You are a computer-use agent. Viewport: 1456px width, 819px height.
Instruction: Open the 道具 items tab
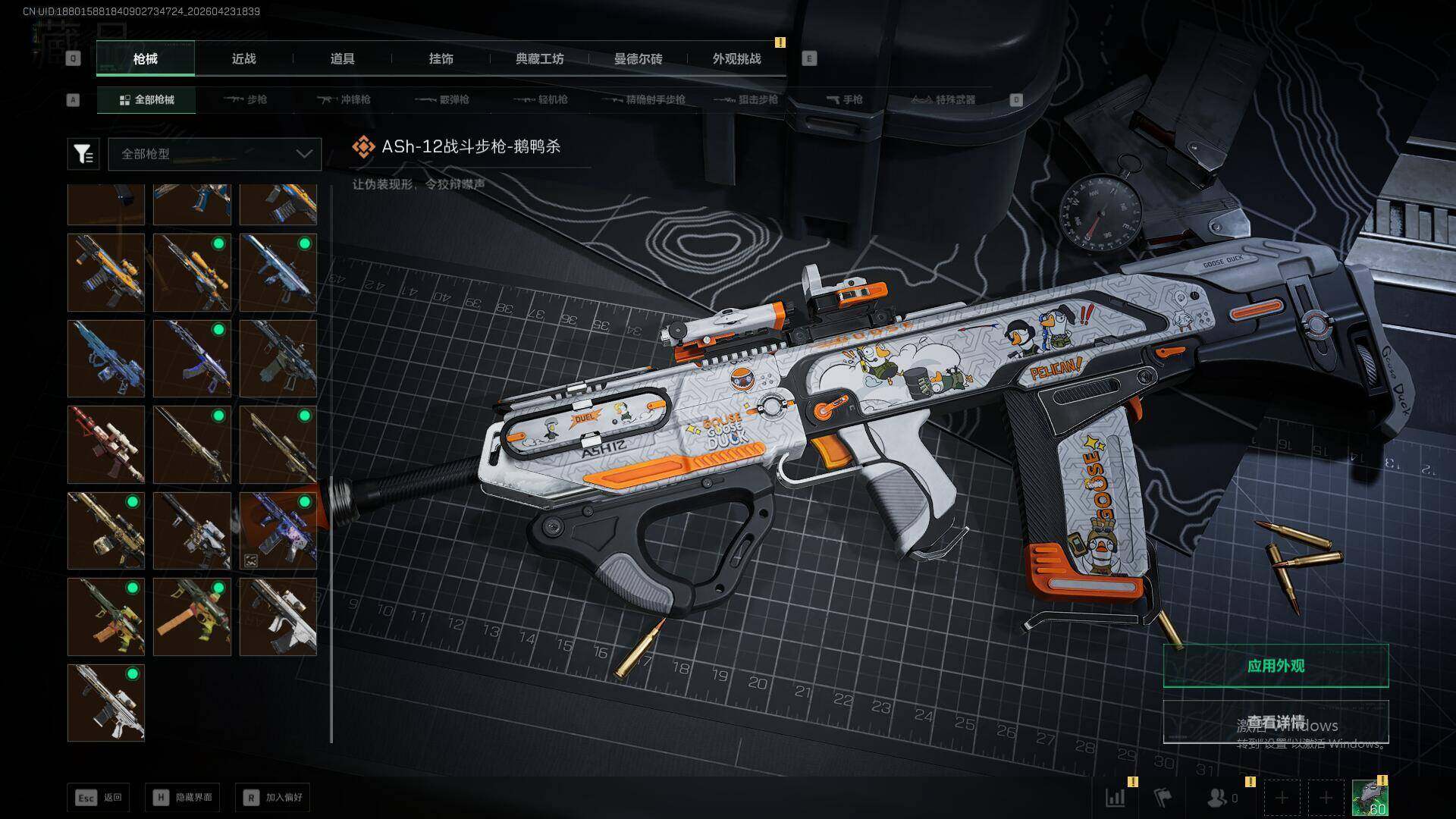tap(342, 59)
